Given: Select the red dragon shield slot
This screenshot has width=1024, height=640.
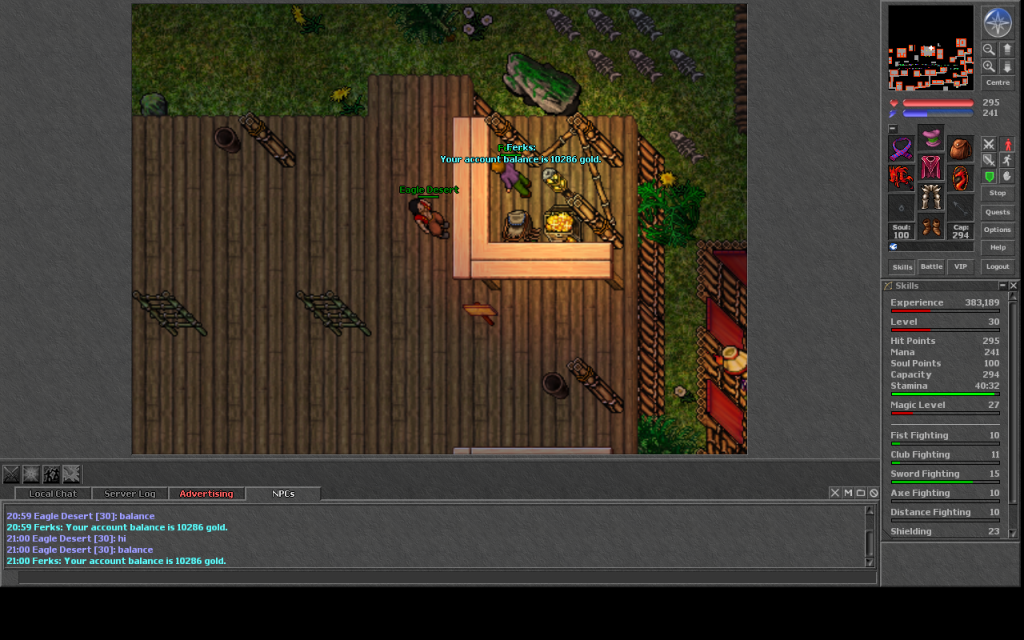Looking at the screenshot, I should click(x=960, y=179).
